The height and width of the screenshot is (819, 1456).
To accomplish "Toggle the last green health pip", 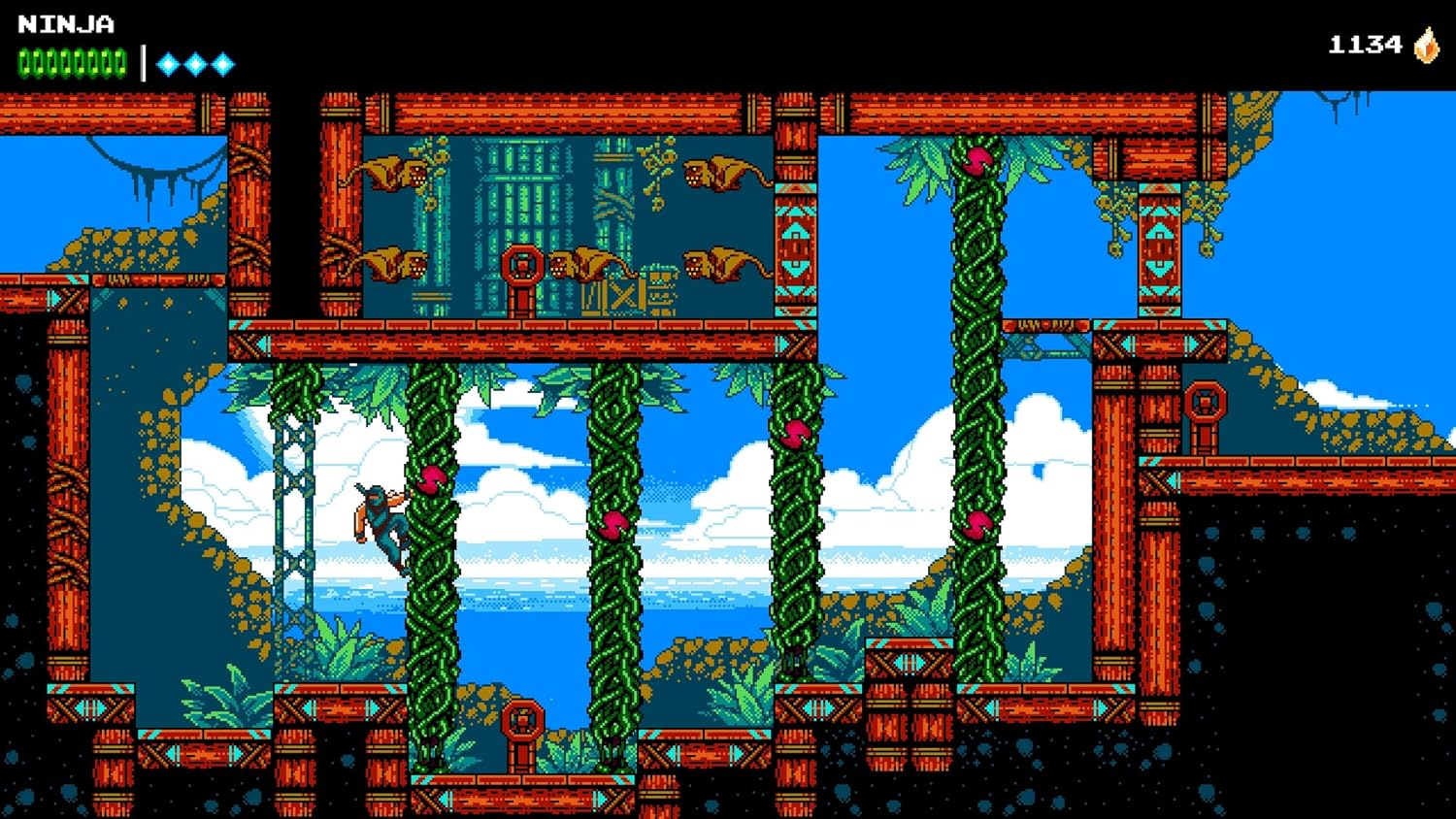I will coord(124,62).
